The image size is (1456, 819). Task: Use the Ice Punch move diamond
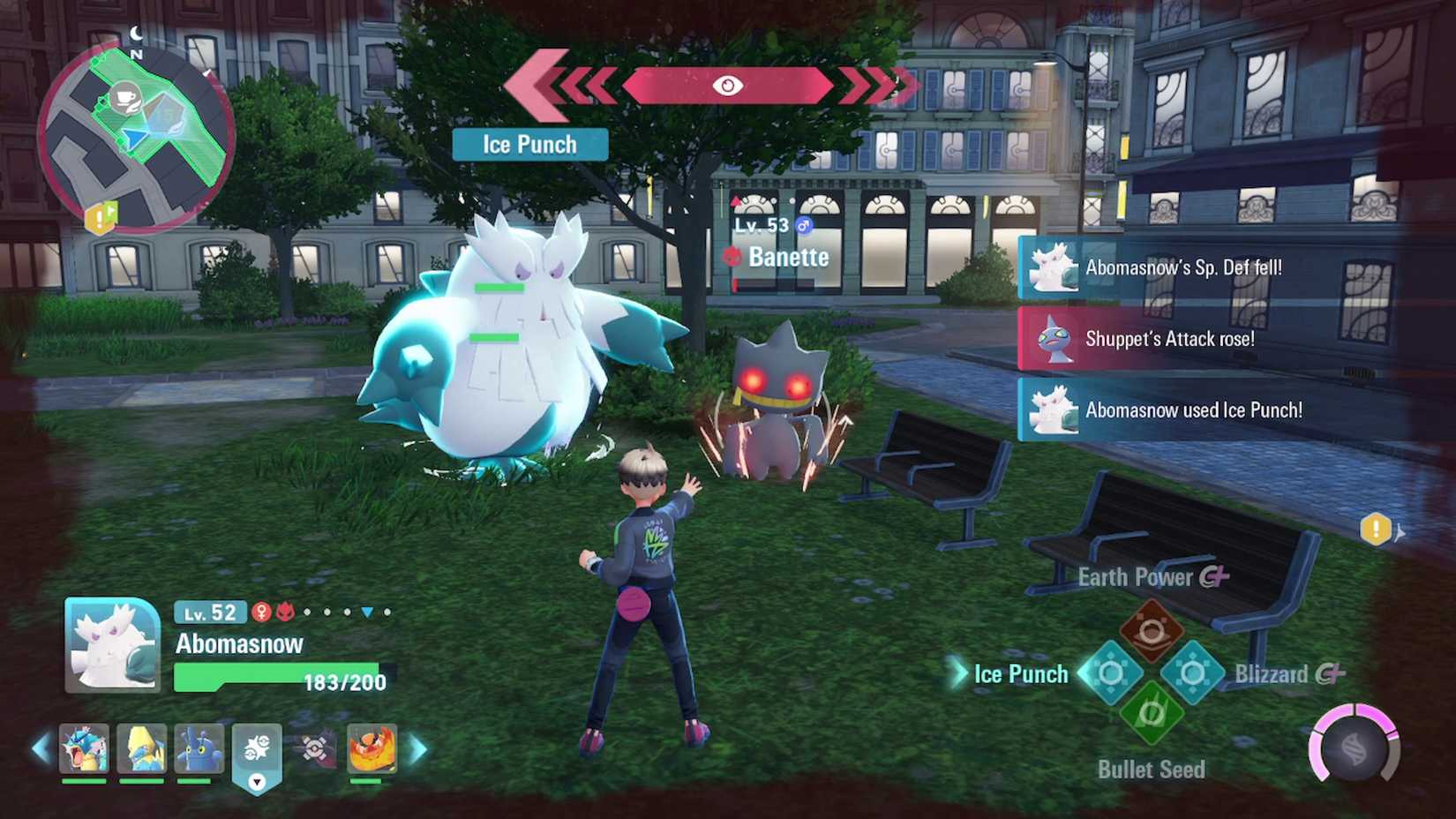1111,674
